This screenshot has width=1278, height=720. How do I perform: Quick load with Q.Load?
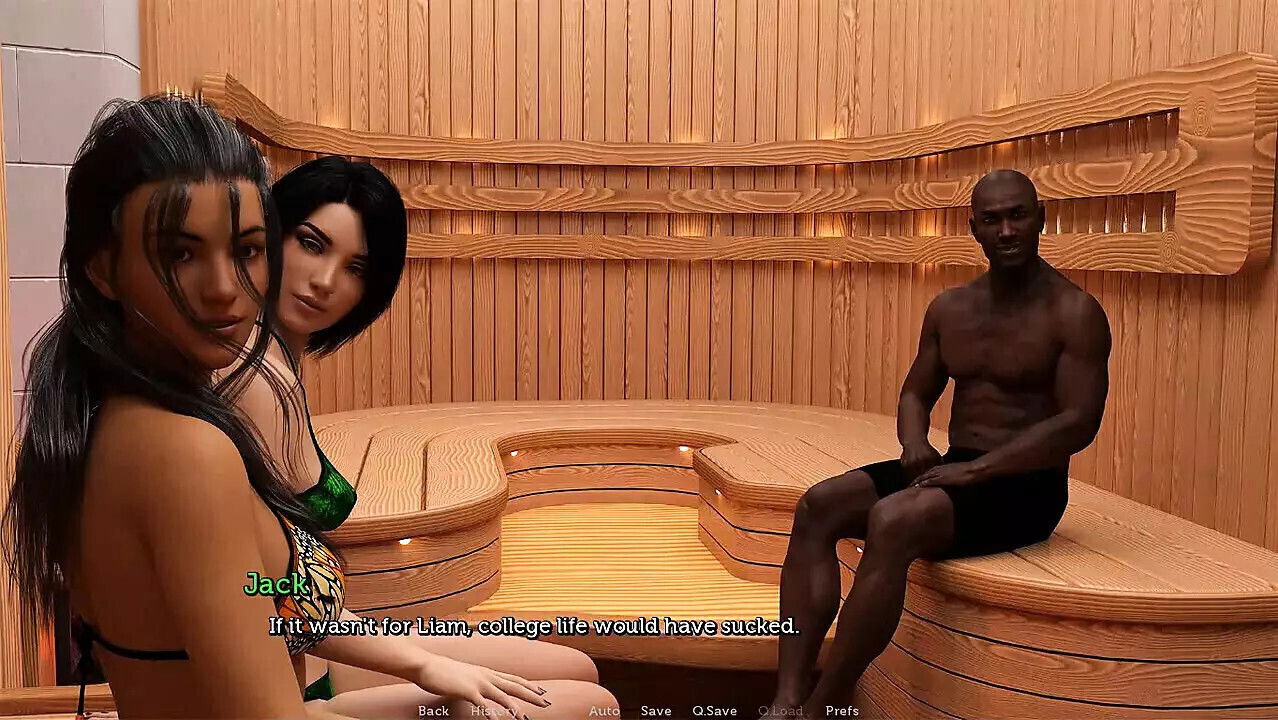(x=780, y=711)
